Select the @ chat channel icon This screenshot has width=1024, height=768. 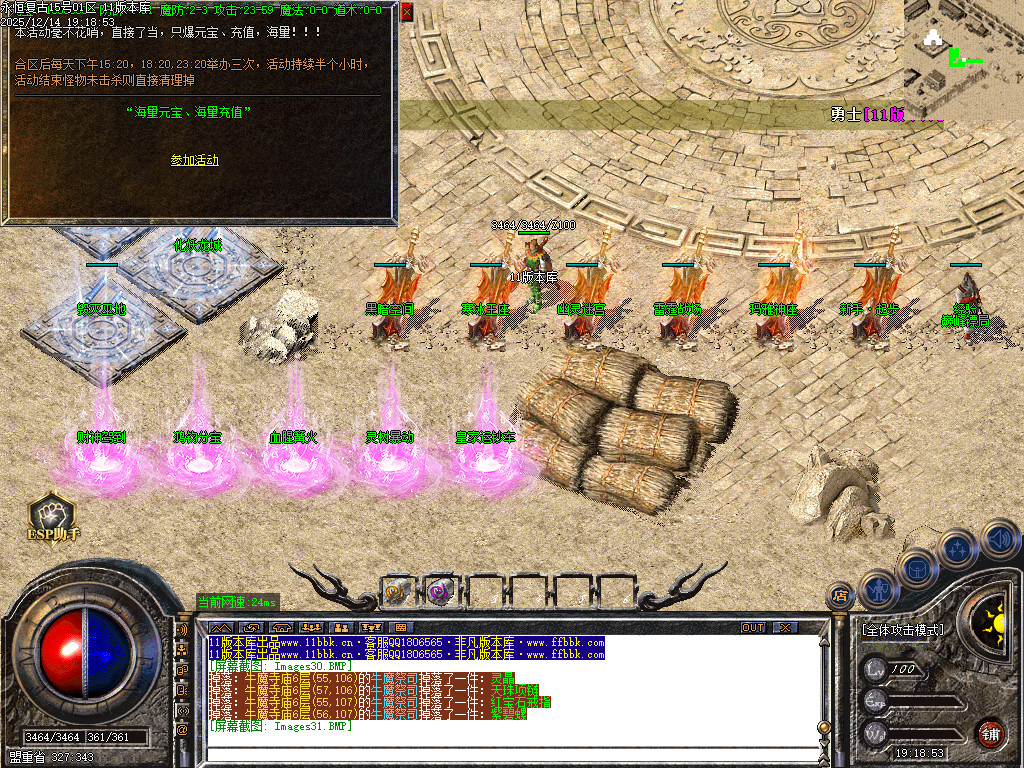183,730
